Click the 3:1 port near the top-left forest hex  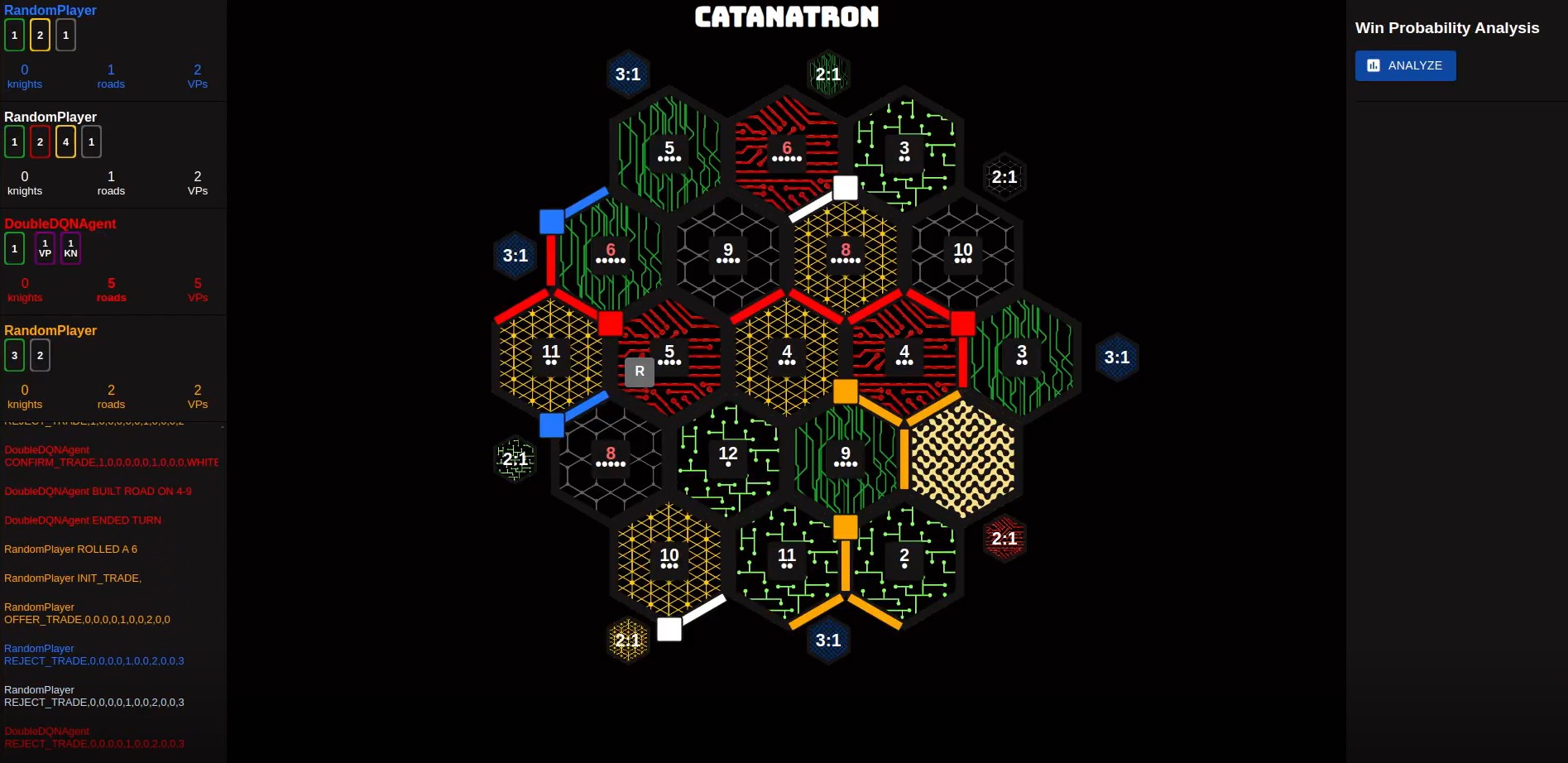click(628, 74)
